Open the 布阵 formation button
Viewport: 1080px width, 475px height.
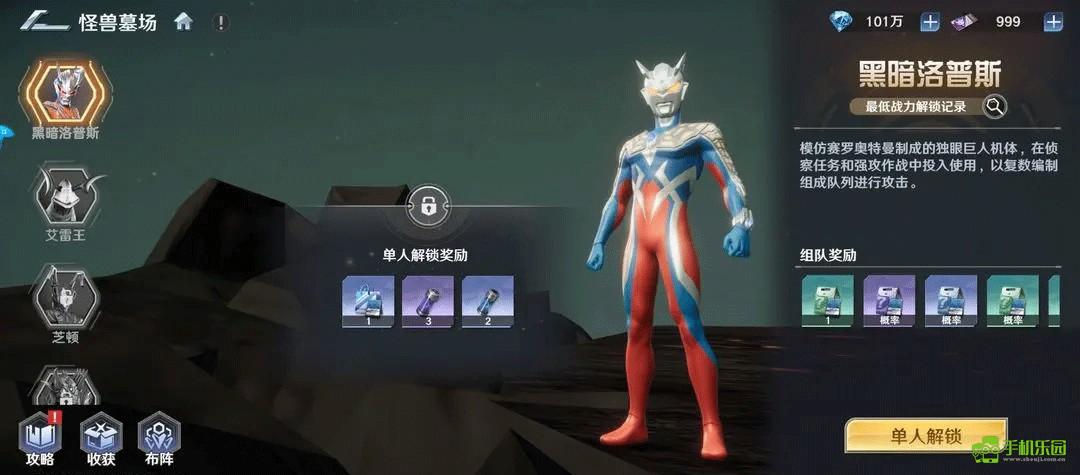pos(158,438)
